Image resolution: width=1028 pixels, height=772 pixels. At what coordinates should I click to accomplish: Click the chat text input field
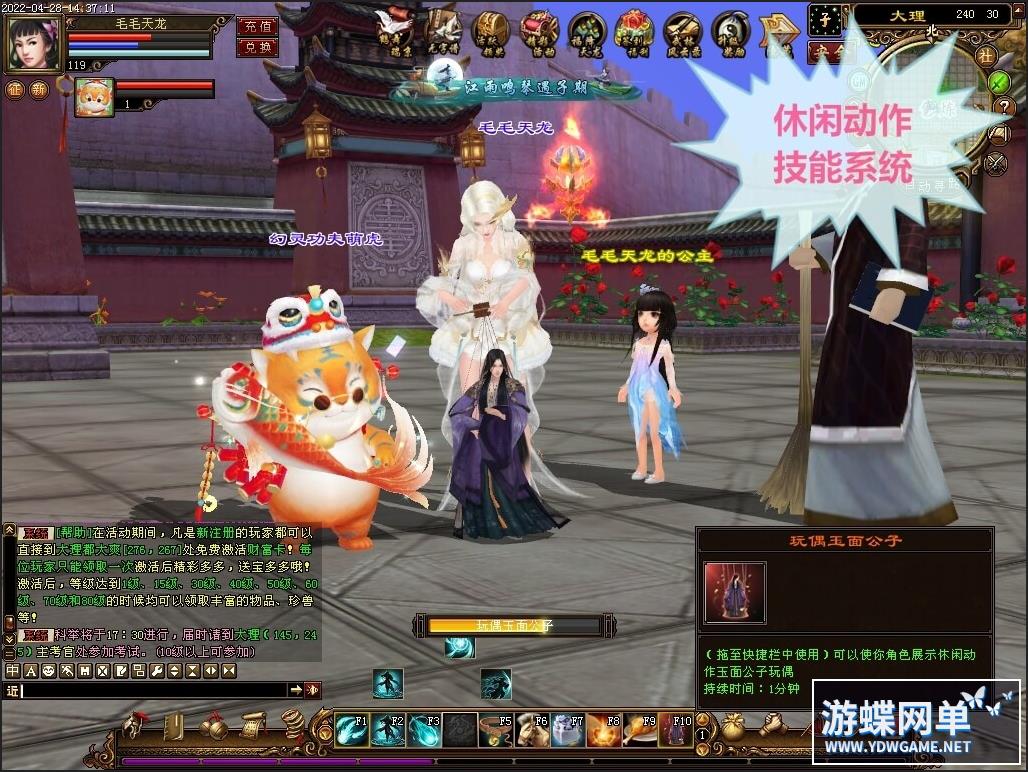[155, 690]
